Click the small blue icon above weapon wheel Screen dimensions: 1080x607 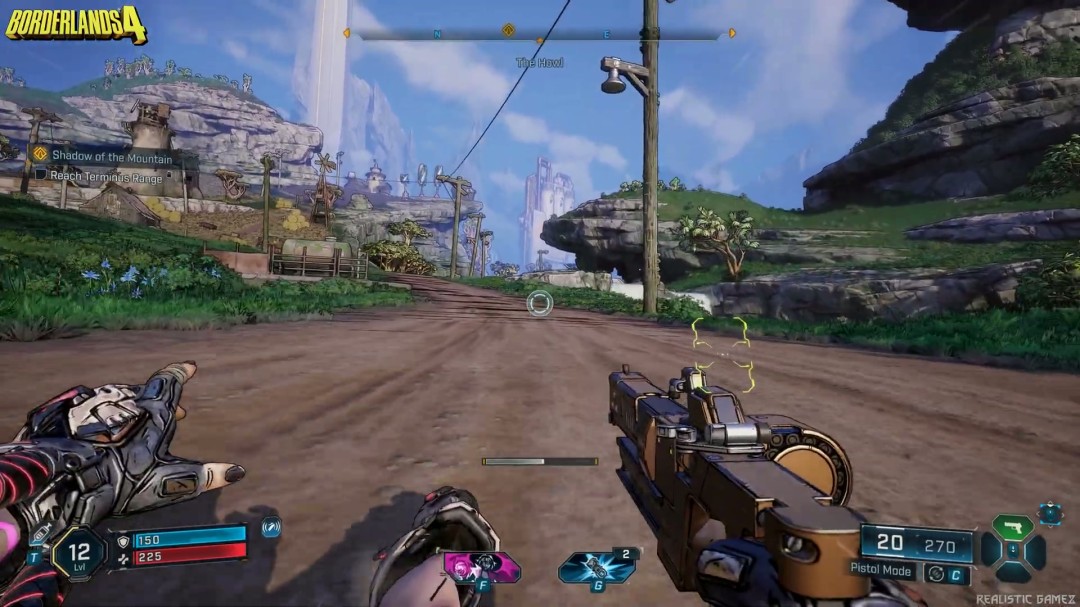coord(1050,514)
